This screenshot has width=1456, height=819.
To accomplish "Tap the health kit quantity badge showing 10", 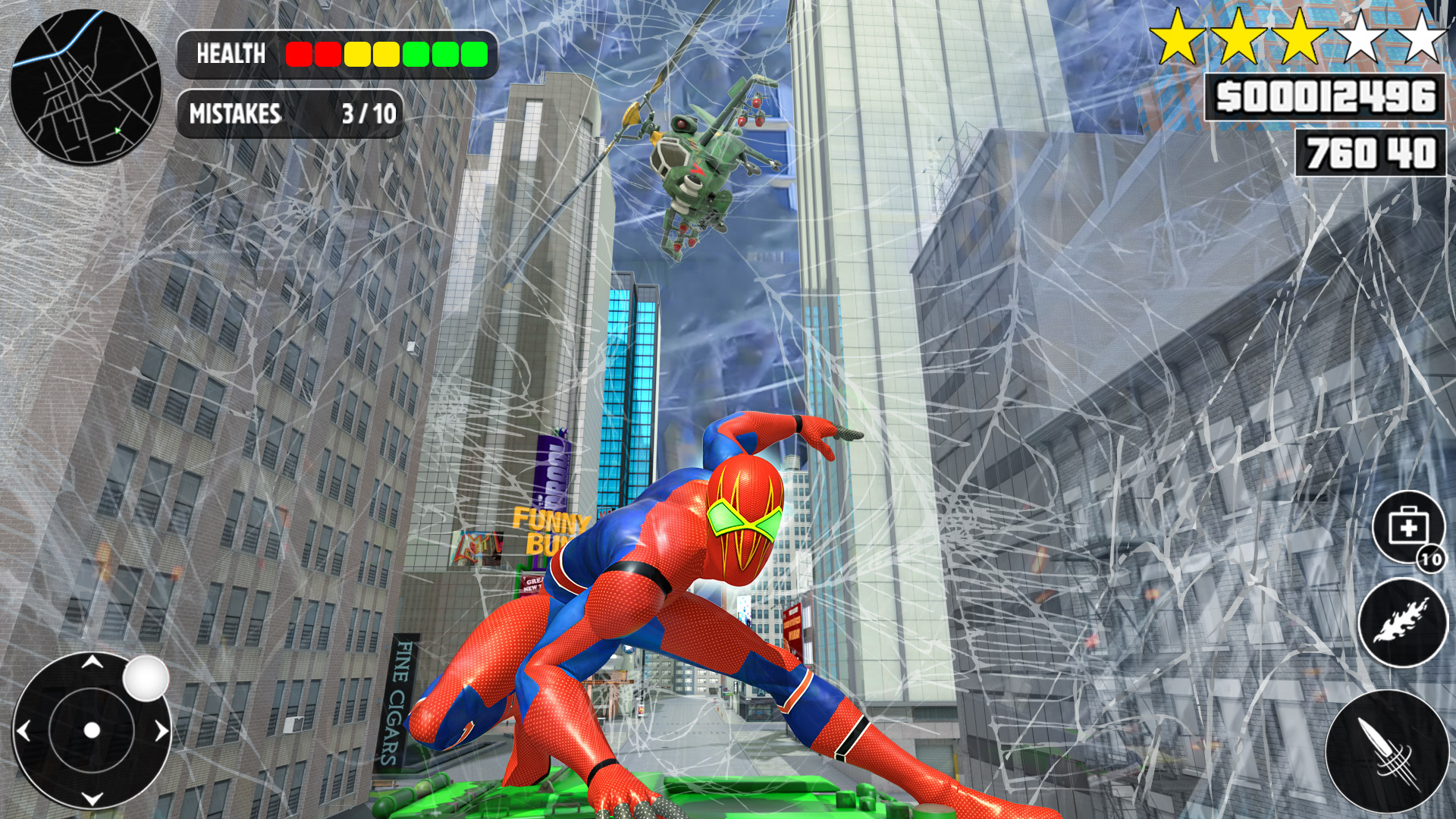I will click(x=1432, y=559).
